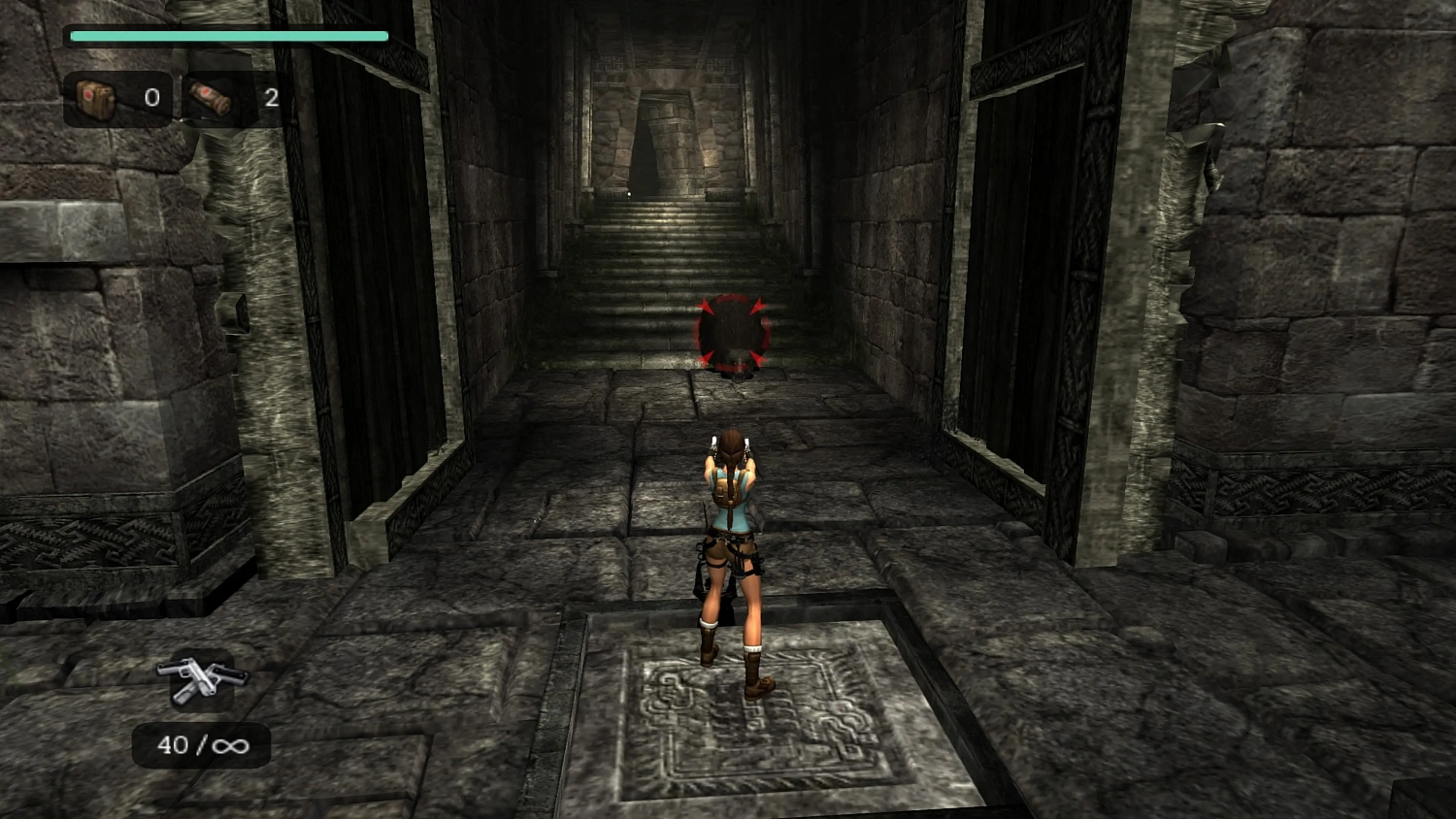Screen dimensions: 1456x819
Task: Click the red enemy target reticle
Action: tap(730, 333)
